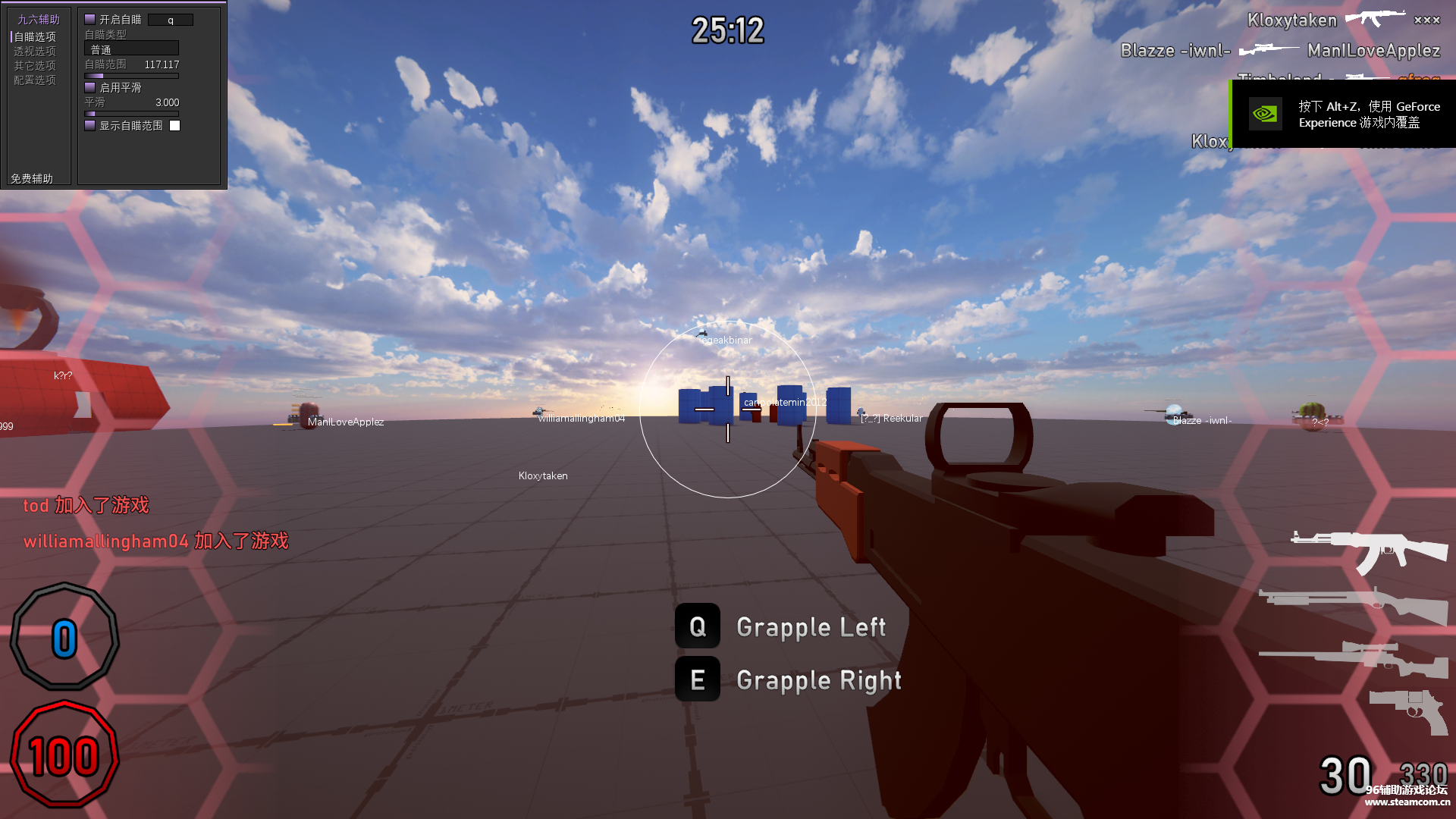Click the aimbot keybind field showing q

(x=171, y=20)
